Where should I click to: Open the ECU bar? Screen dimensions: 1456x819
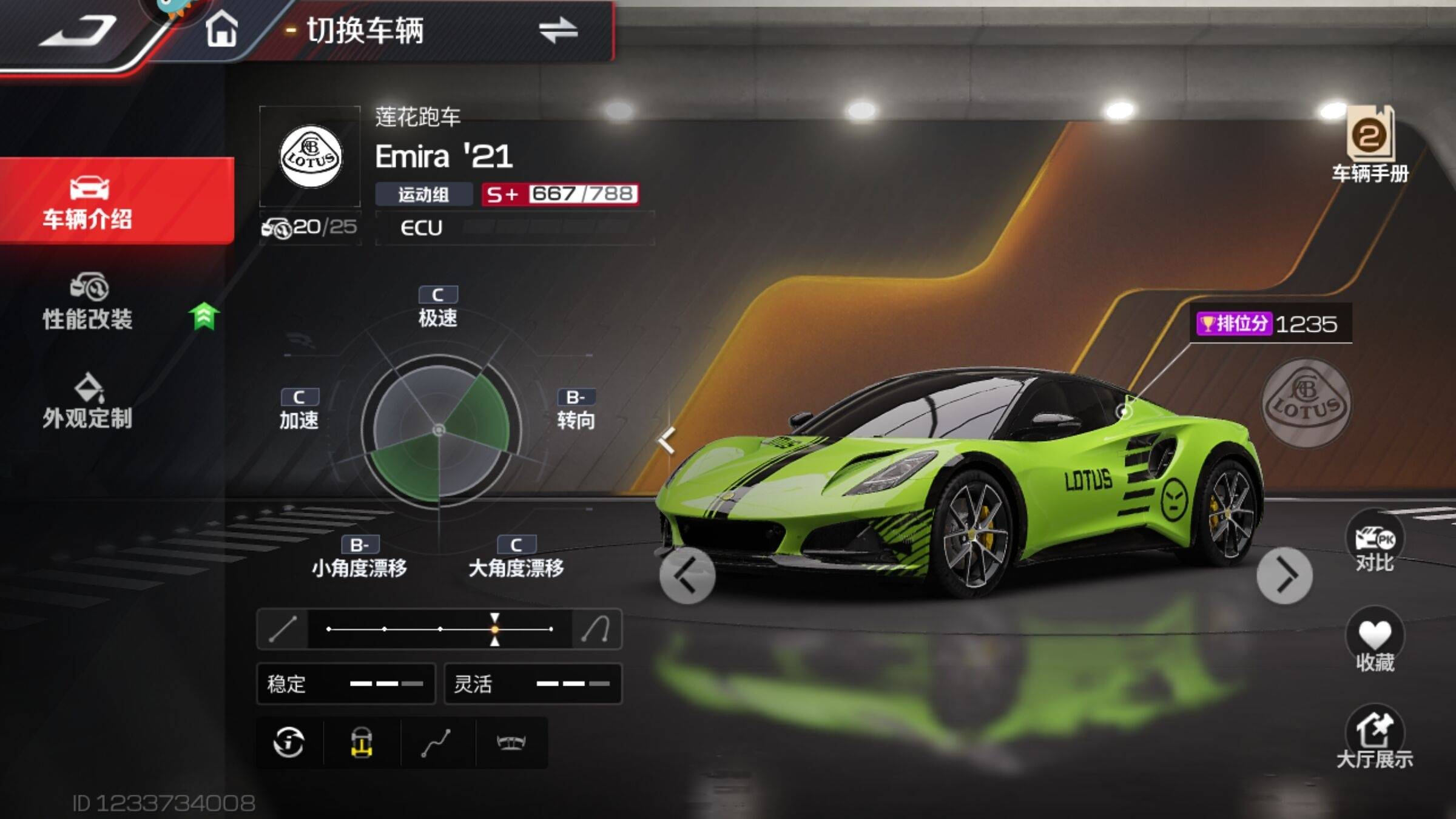click(514, 228)
